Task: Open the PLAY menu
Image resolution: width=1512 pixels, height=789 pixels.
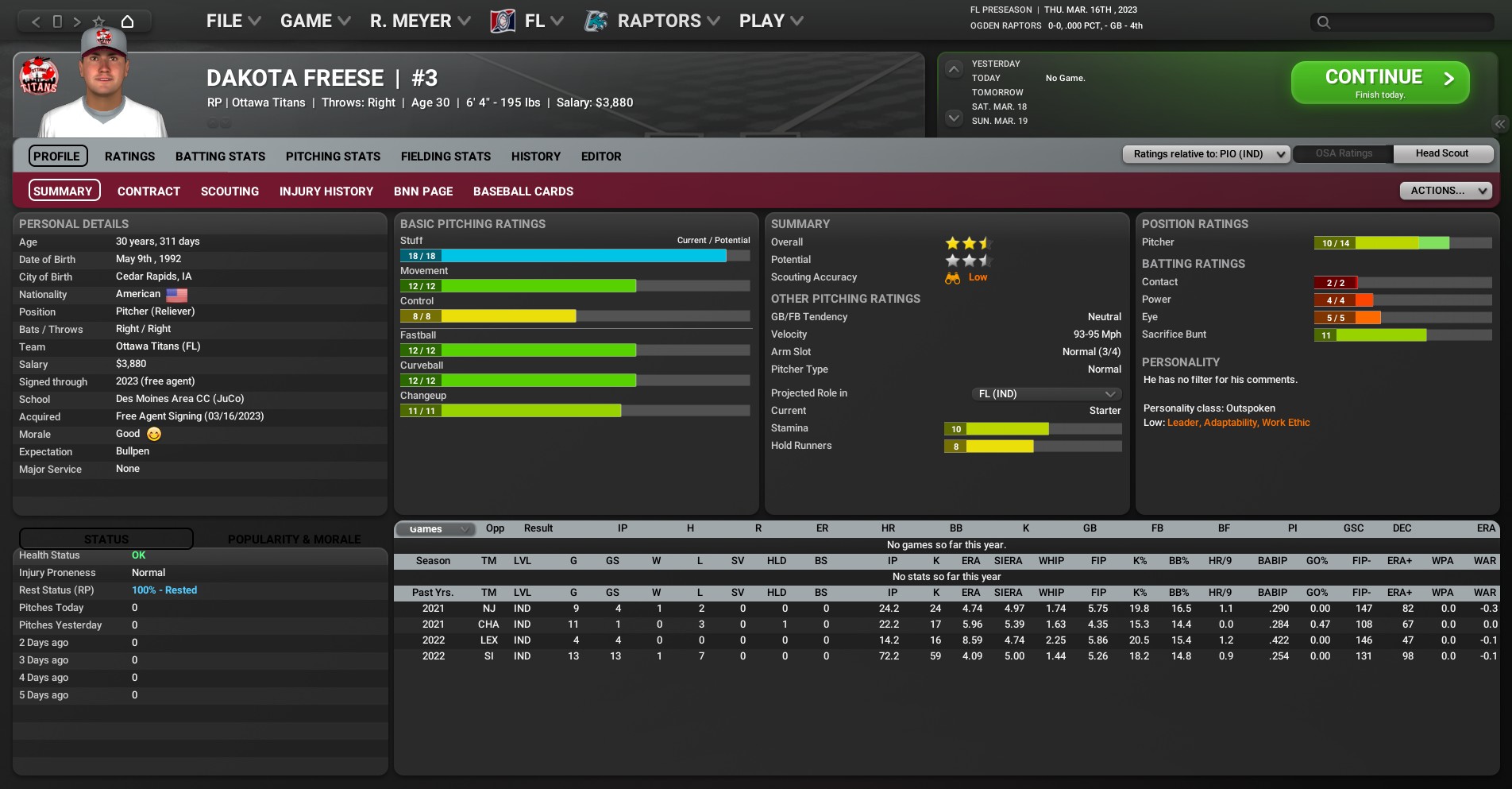Action: 770,21
